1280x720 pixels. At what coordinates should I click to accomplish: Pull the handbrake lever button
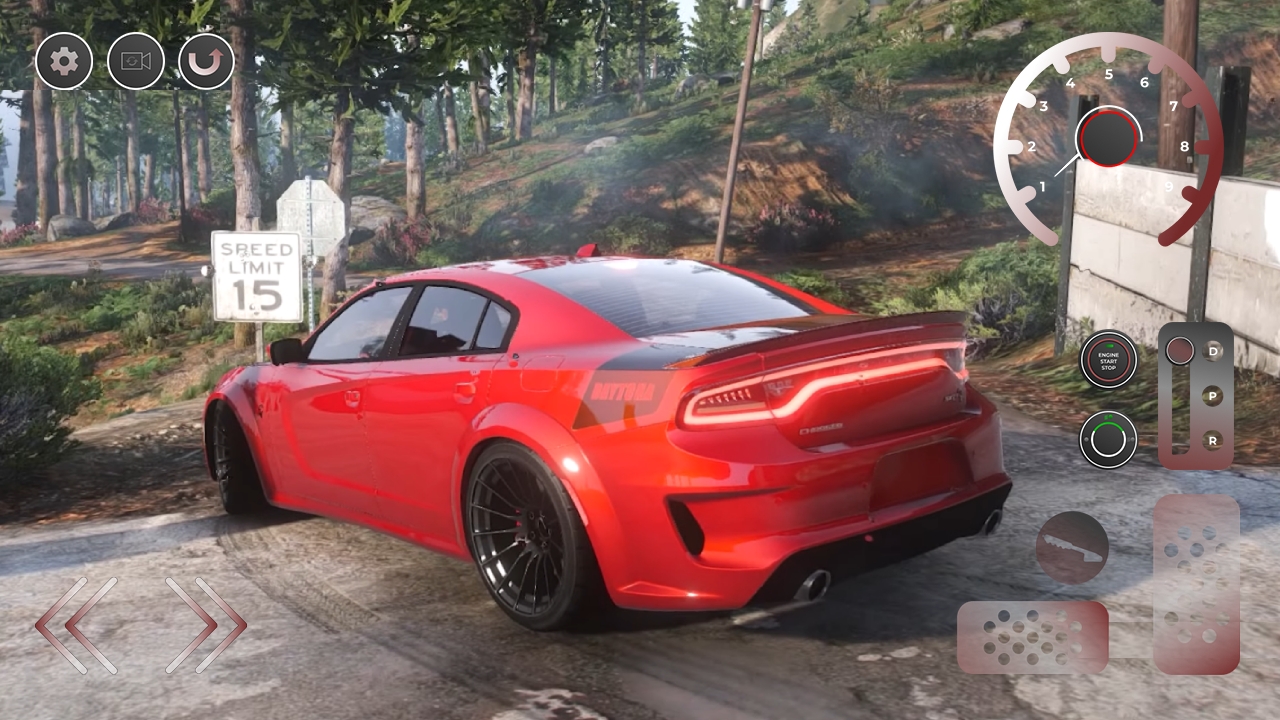1072,547
